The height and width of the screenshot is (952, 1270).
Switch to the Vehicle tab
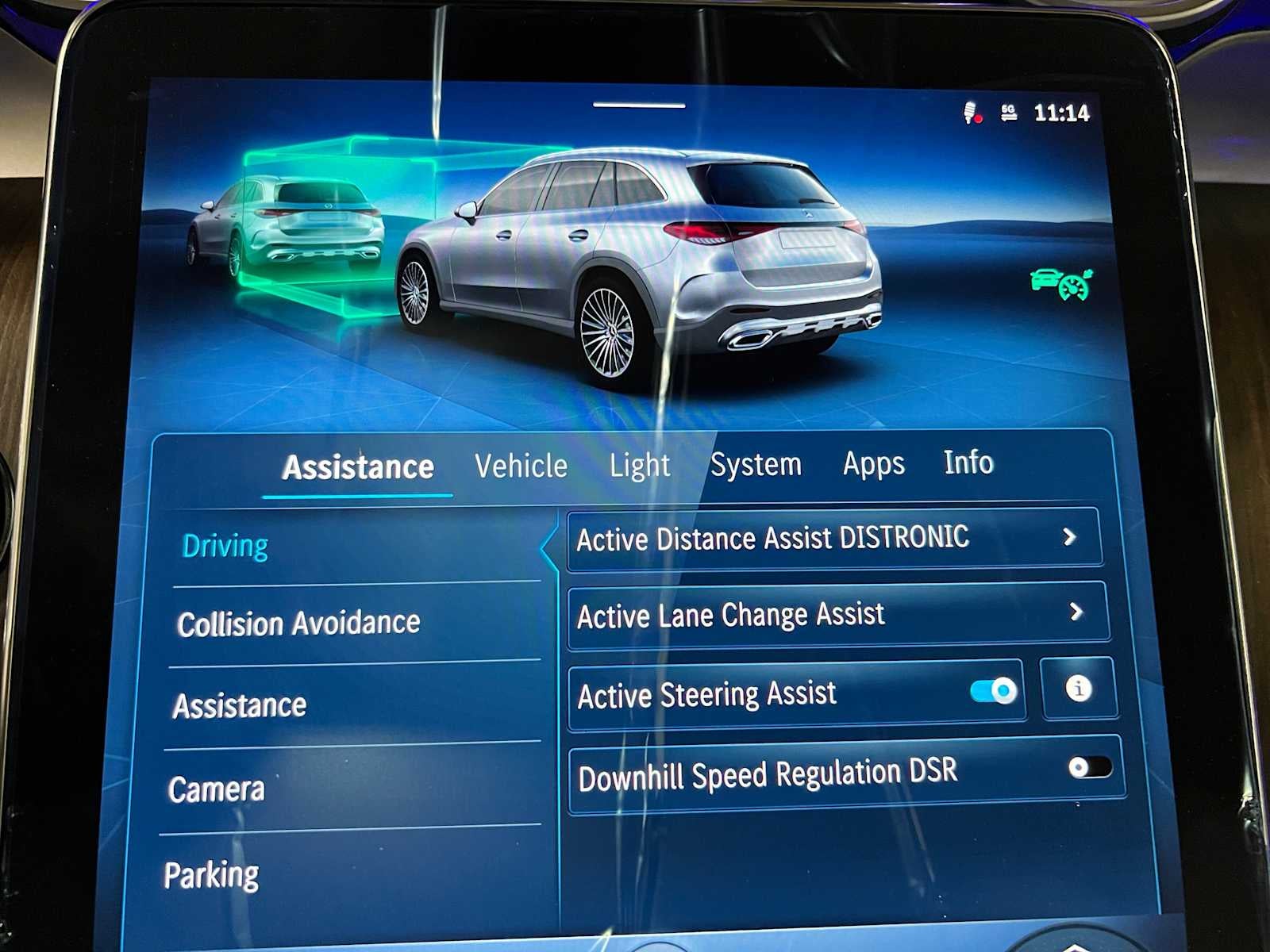point(519,466)
